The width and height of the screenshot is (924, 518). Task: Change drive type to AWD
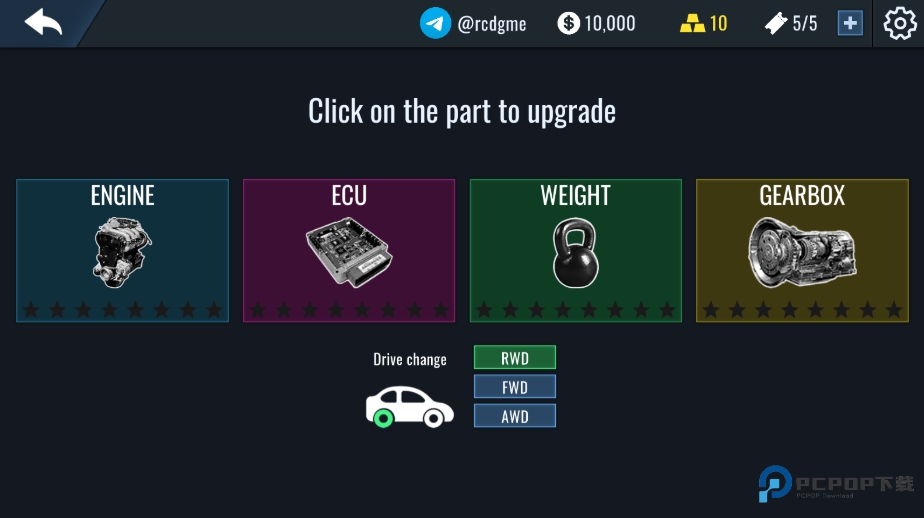coord(514,416)
